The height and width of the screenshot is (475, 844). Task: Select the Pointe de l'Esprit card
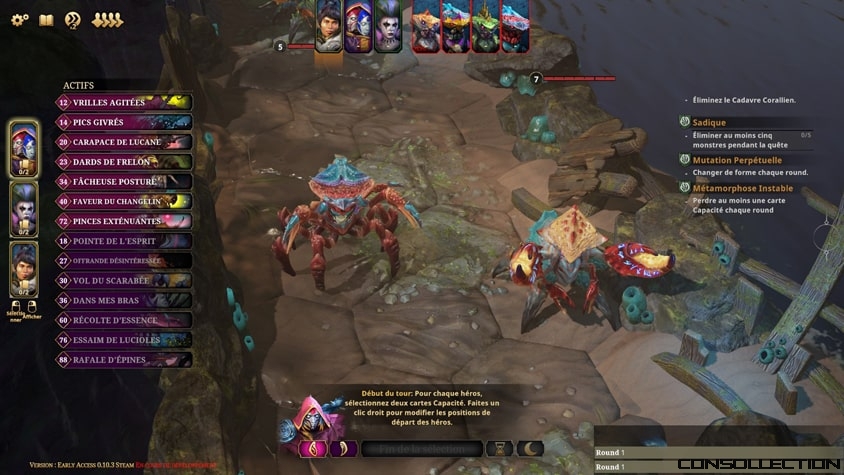click(x=124, y=241)
